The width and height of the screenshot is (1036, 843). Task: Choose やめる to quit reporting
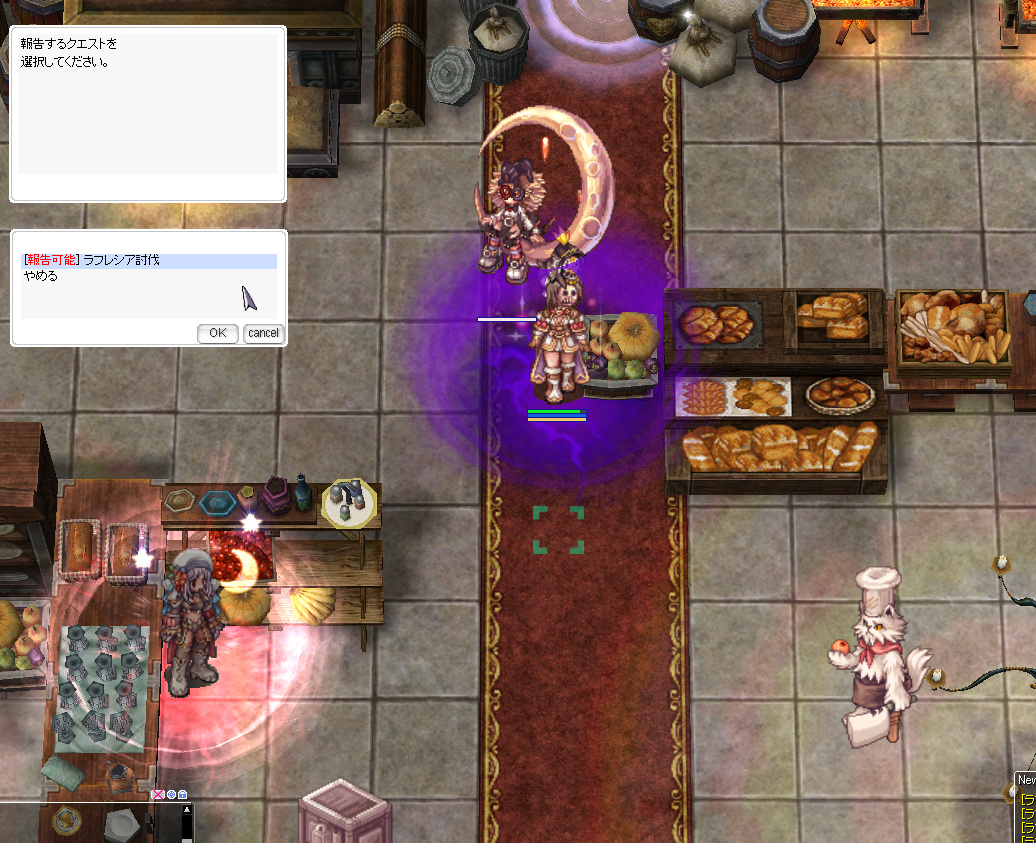point(41,276)
